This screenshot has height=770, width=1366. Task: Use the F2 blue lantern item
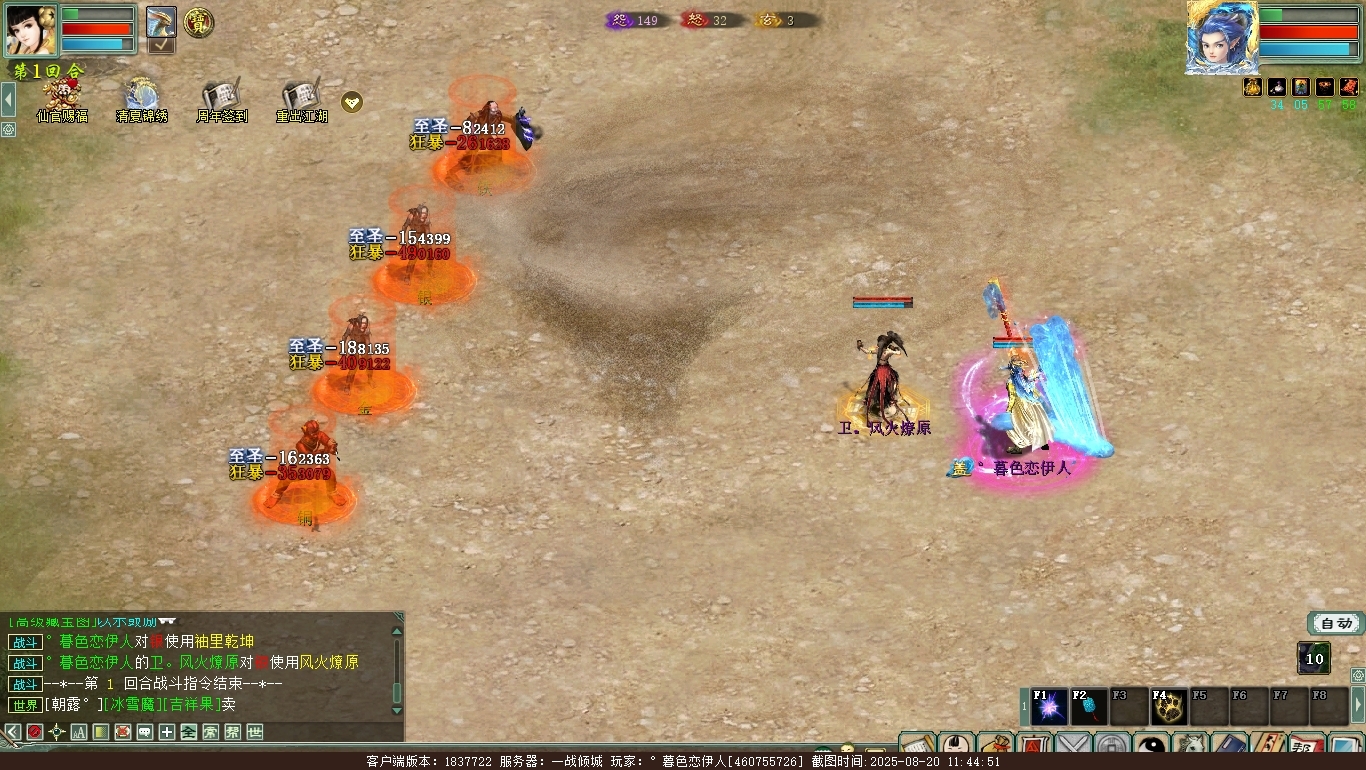point(1090,707)
